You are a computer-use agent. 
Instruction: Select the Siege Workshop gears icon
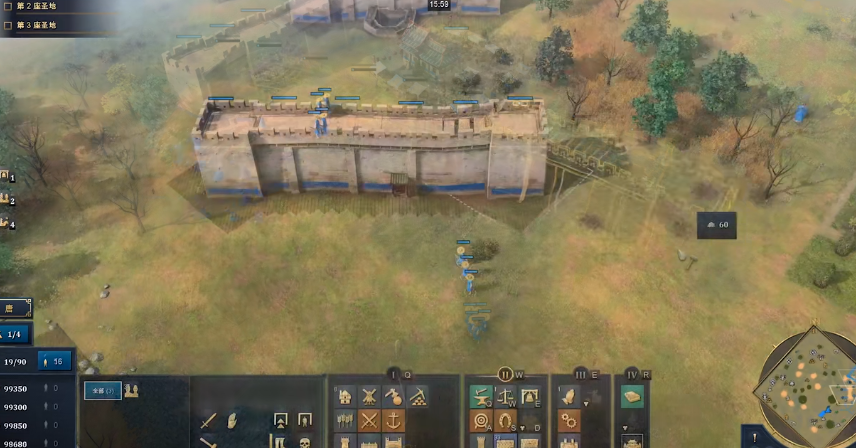(568, 420)
